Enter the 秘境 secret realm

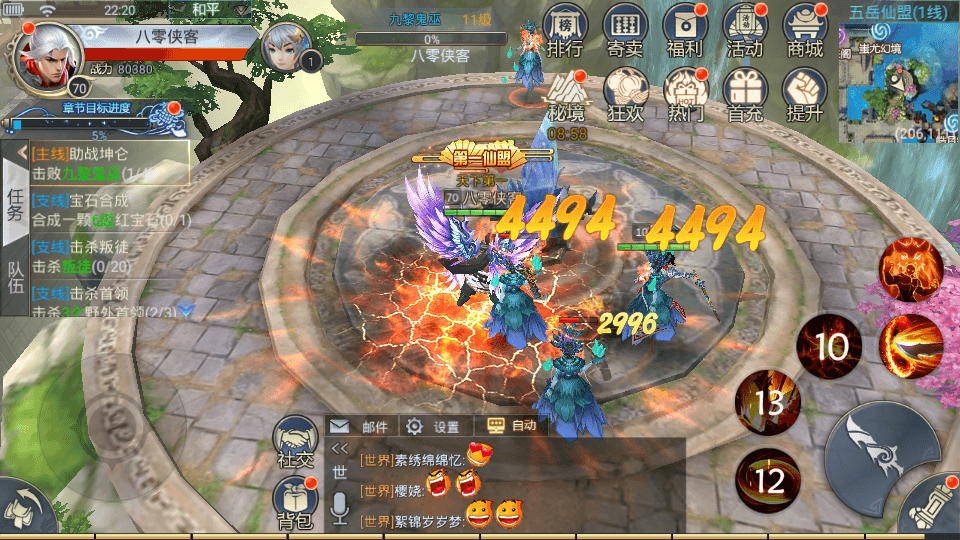click(x=566, y=94)
